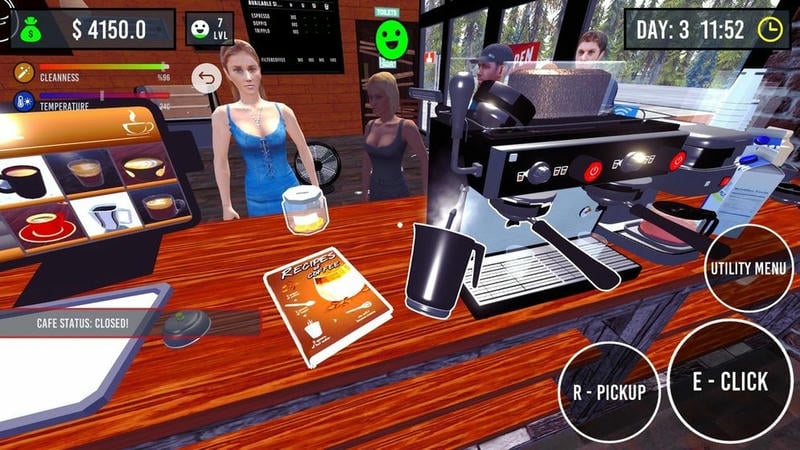
Task: Activate the large Click action button
Action: click(x=730, y=381)
